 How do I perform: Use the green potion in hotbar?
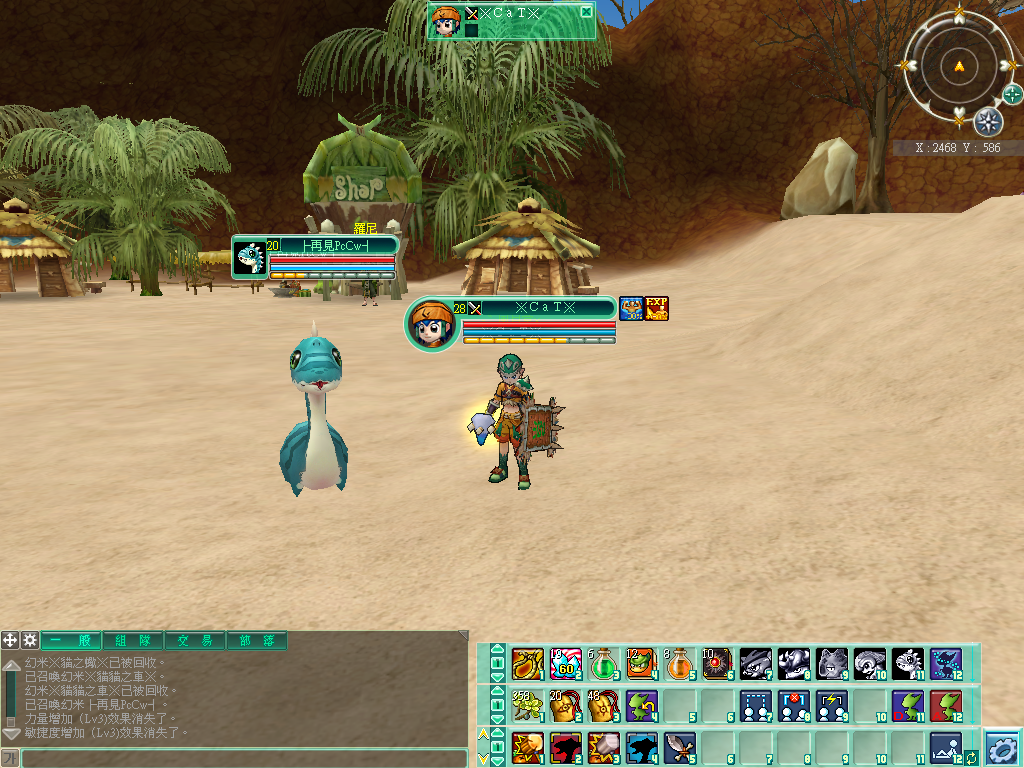[x=603, y=663]
